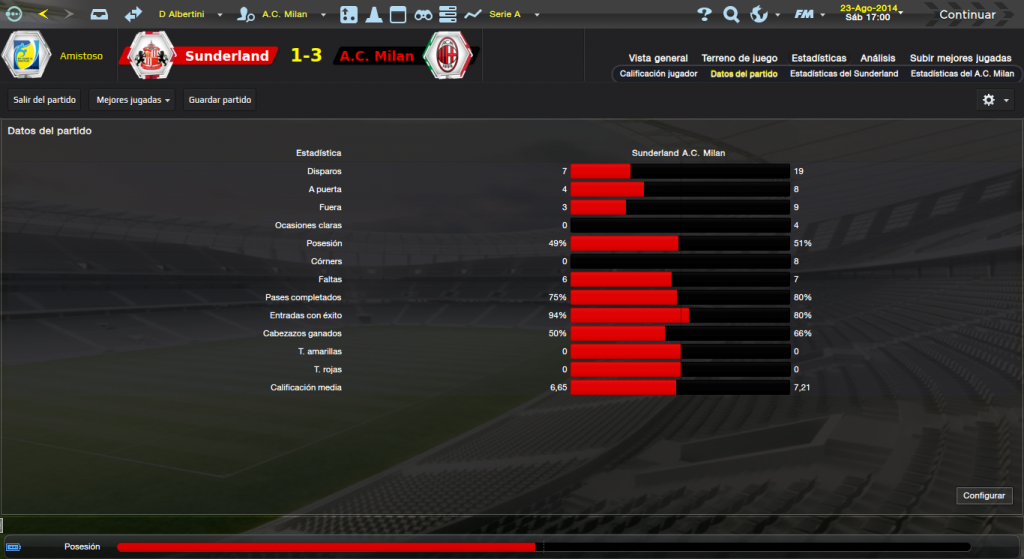
Task: View Estadísticas del A.C. Milan
Action: 962,74
